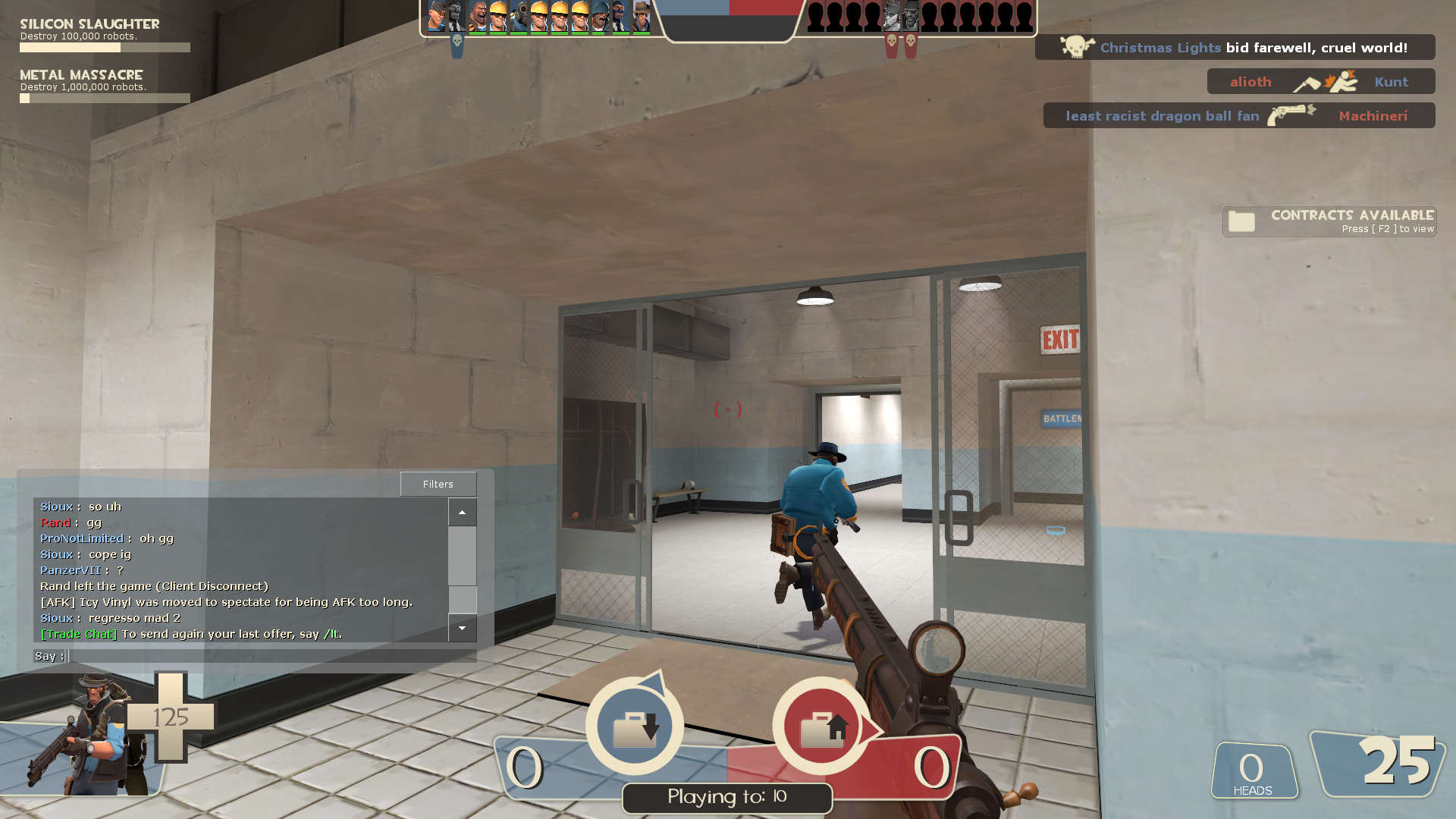Click the Trade Chat message line
The image size is (1456, 819).
(191, 634)
